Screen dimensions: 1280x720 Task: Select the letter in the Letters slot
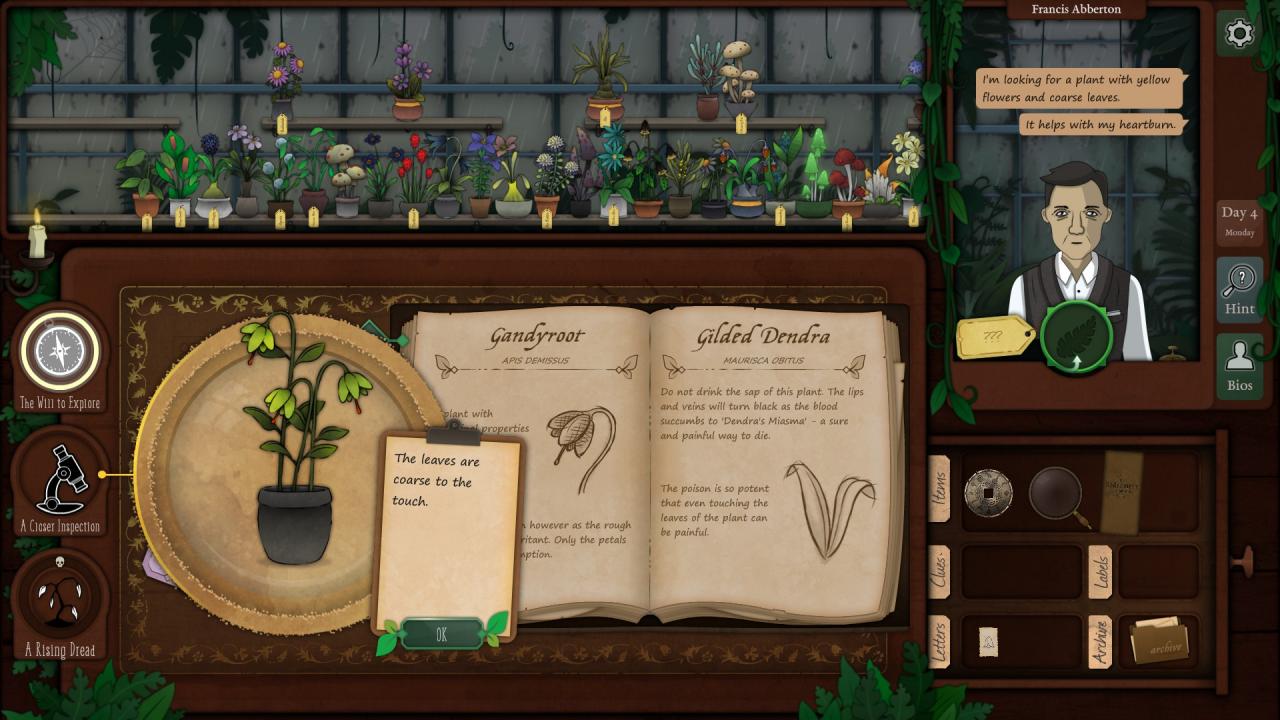coord(988,642)
